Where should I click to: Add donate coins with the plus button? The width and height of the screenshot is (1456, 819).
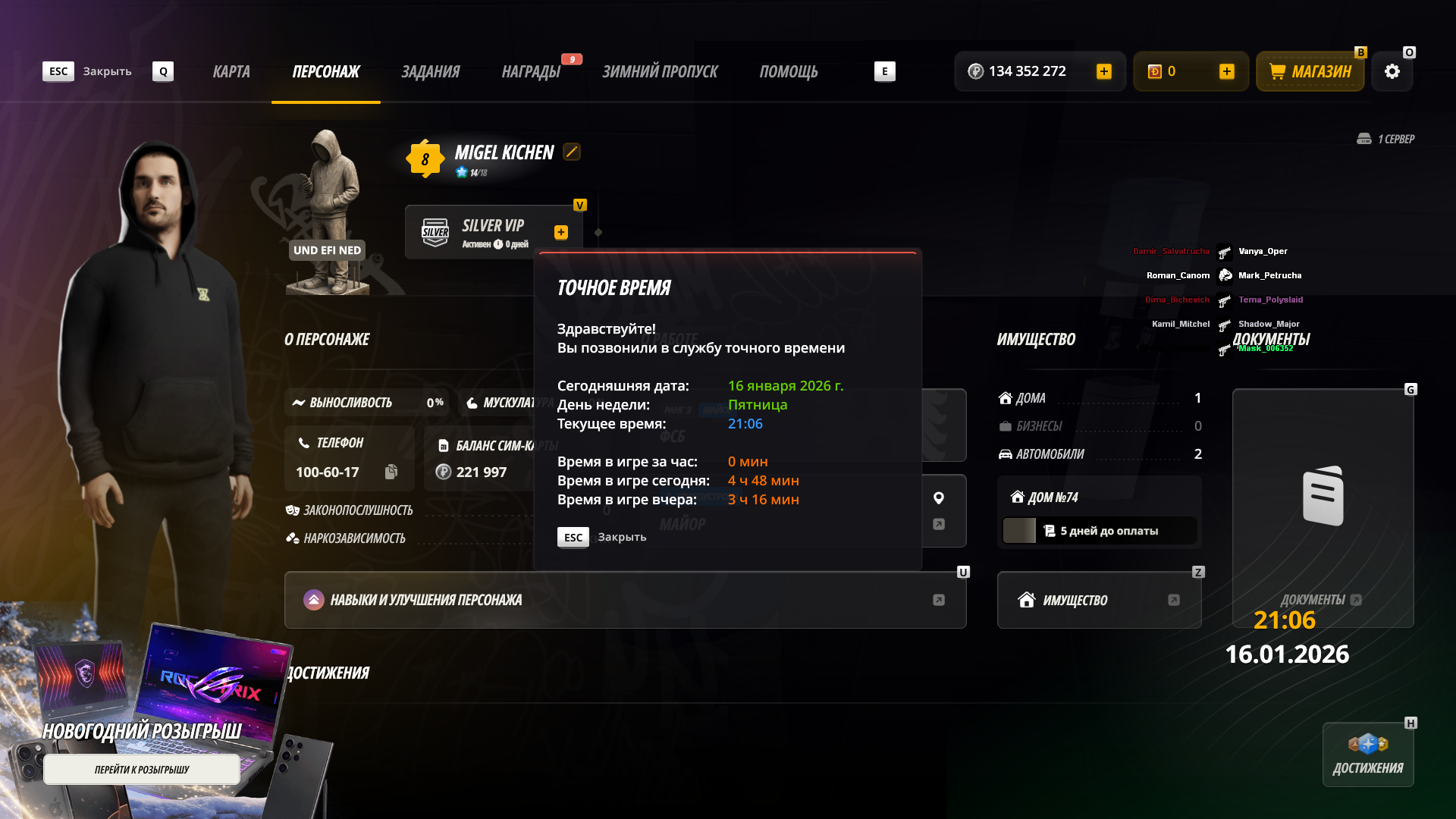coord(1227,71)
